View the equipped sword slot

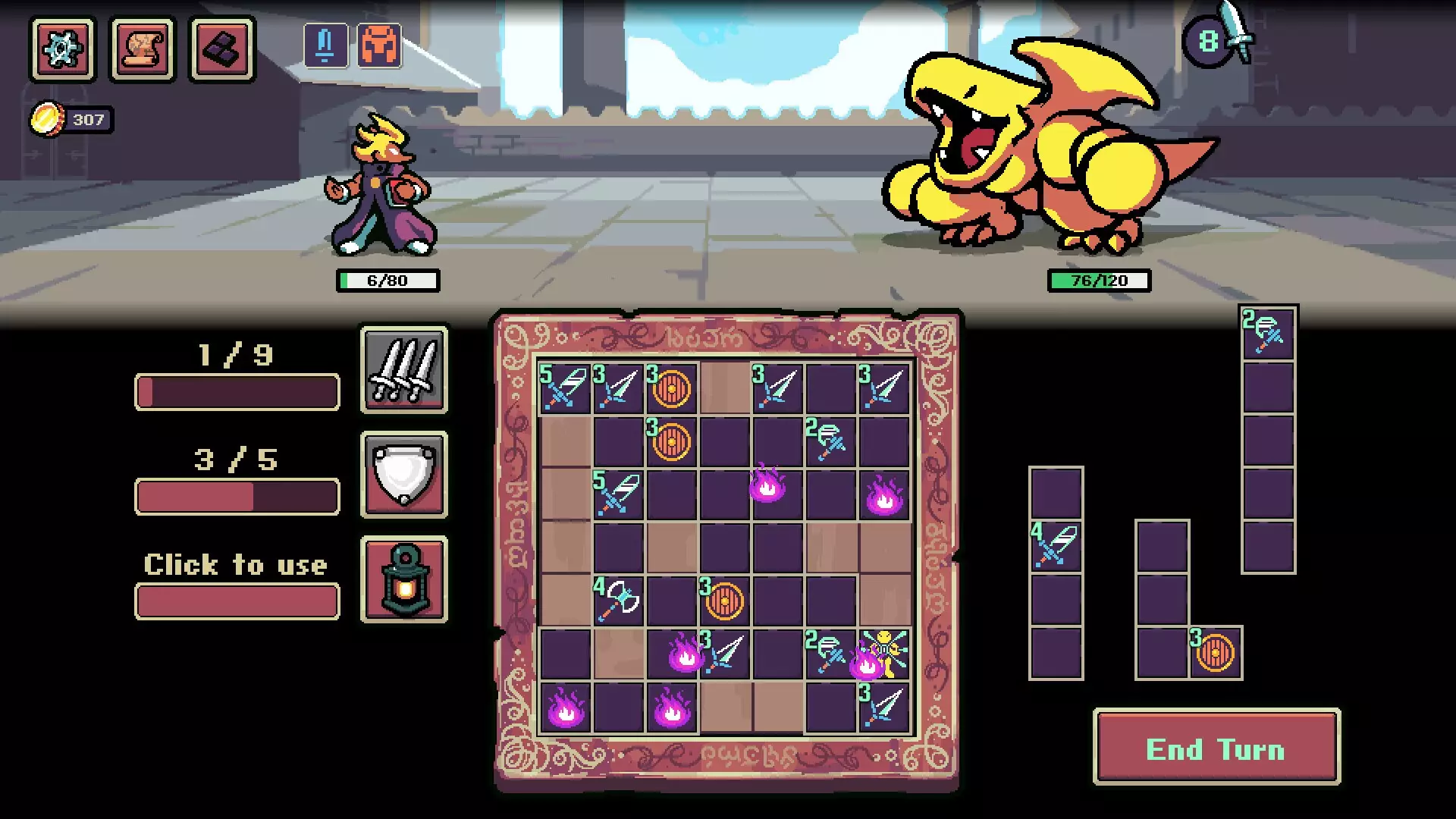[x=325, y=45]
